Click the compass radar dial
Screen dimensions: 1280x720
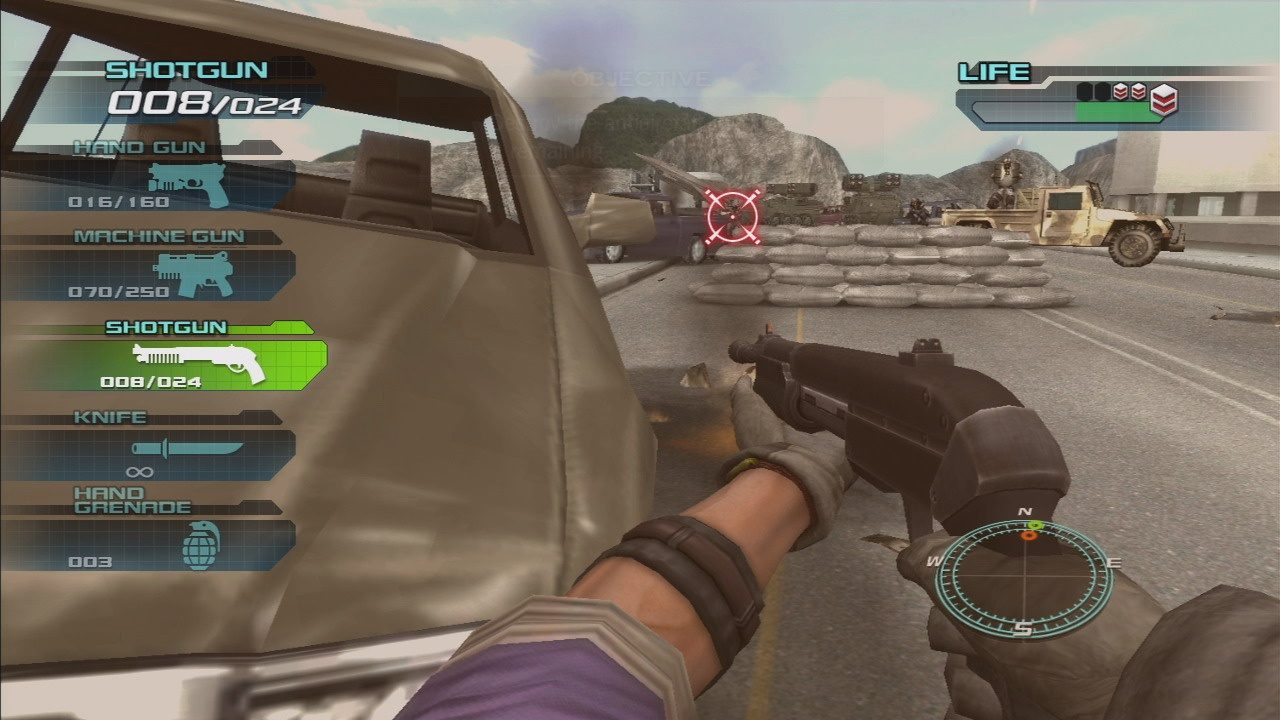(x=1024, y=580)
